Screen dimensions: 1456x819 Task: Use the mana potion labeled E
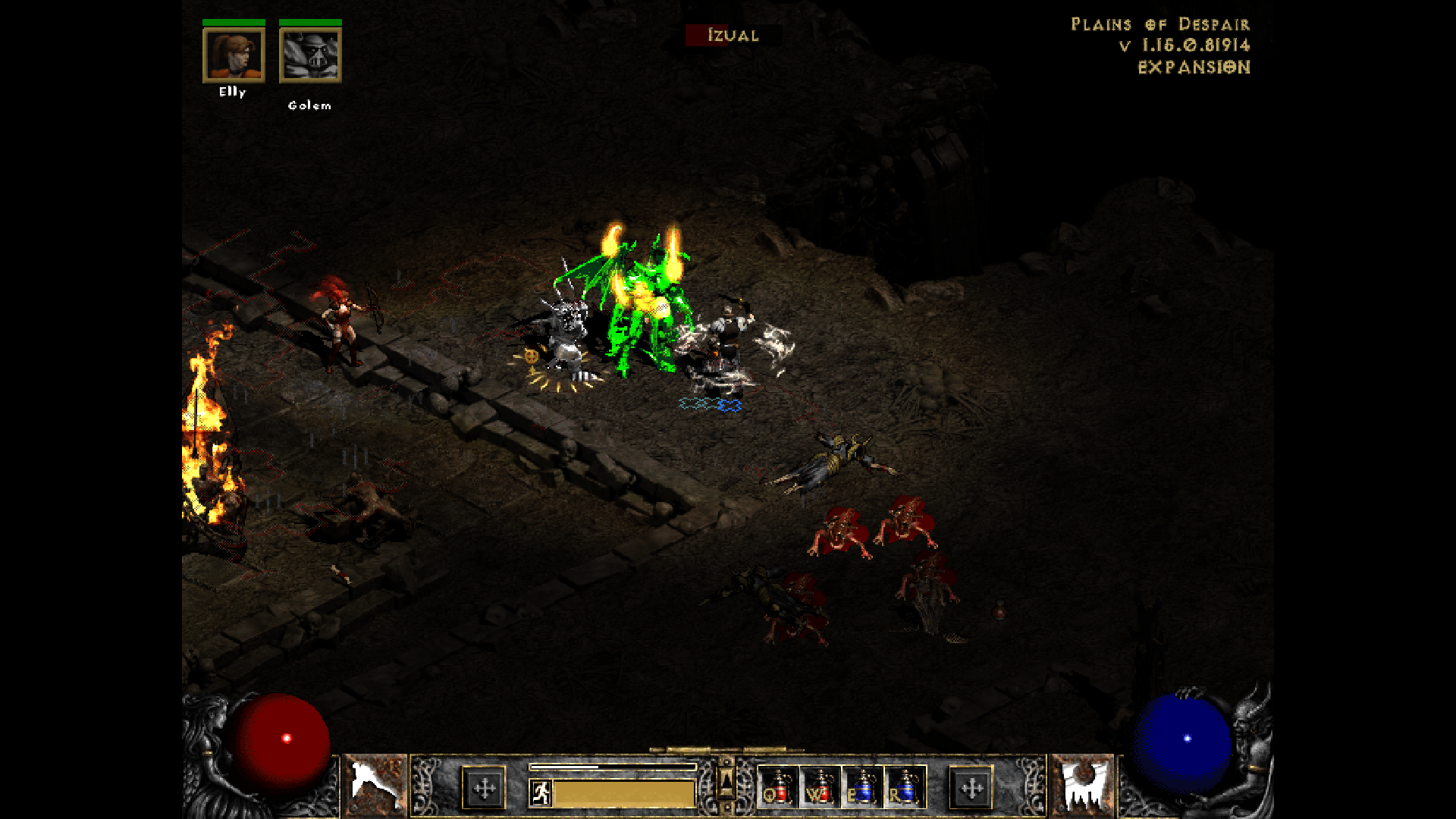click(x=862, y=786)
